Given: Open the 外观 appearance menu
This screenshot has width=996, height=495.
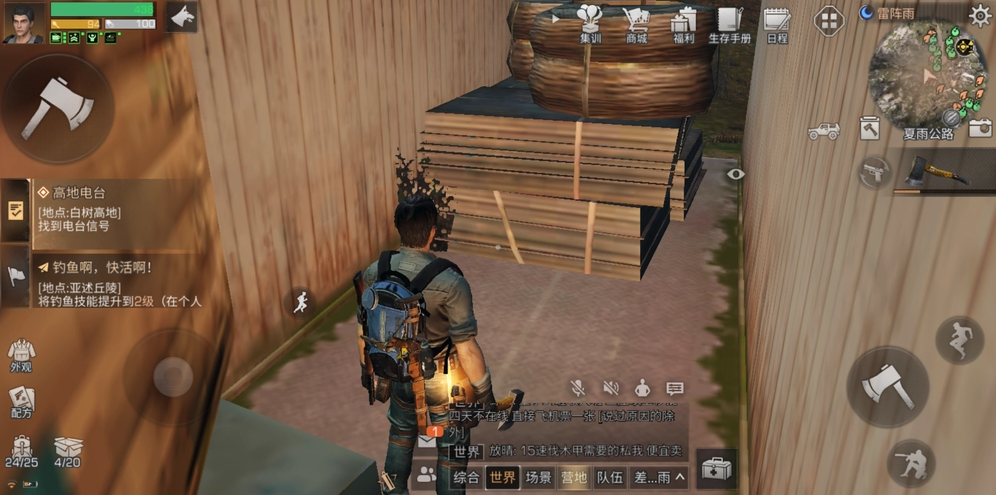Looking at the screenshot, I should pyautogui.click(x=21, y=356).
